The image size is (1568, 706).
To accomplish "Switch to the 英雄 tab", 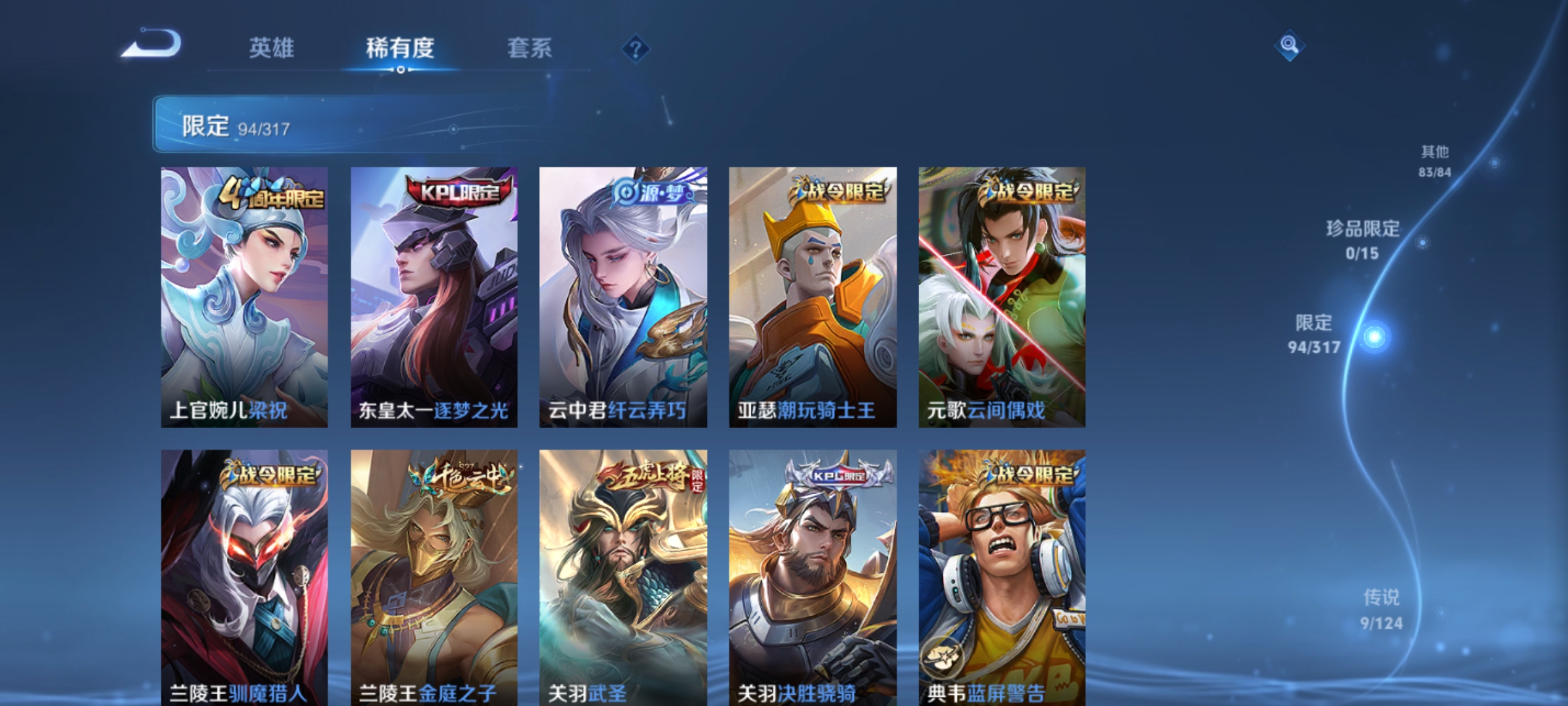I will pos(271,48).
